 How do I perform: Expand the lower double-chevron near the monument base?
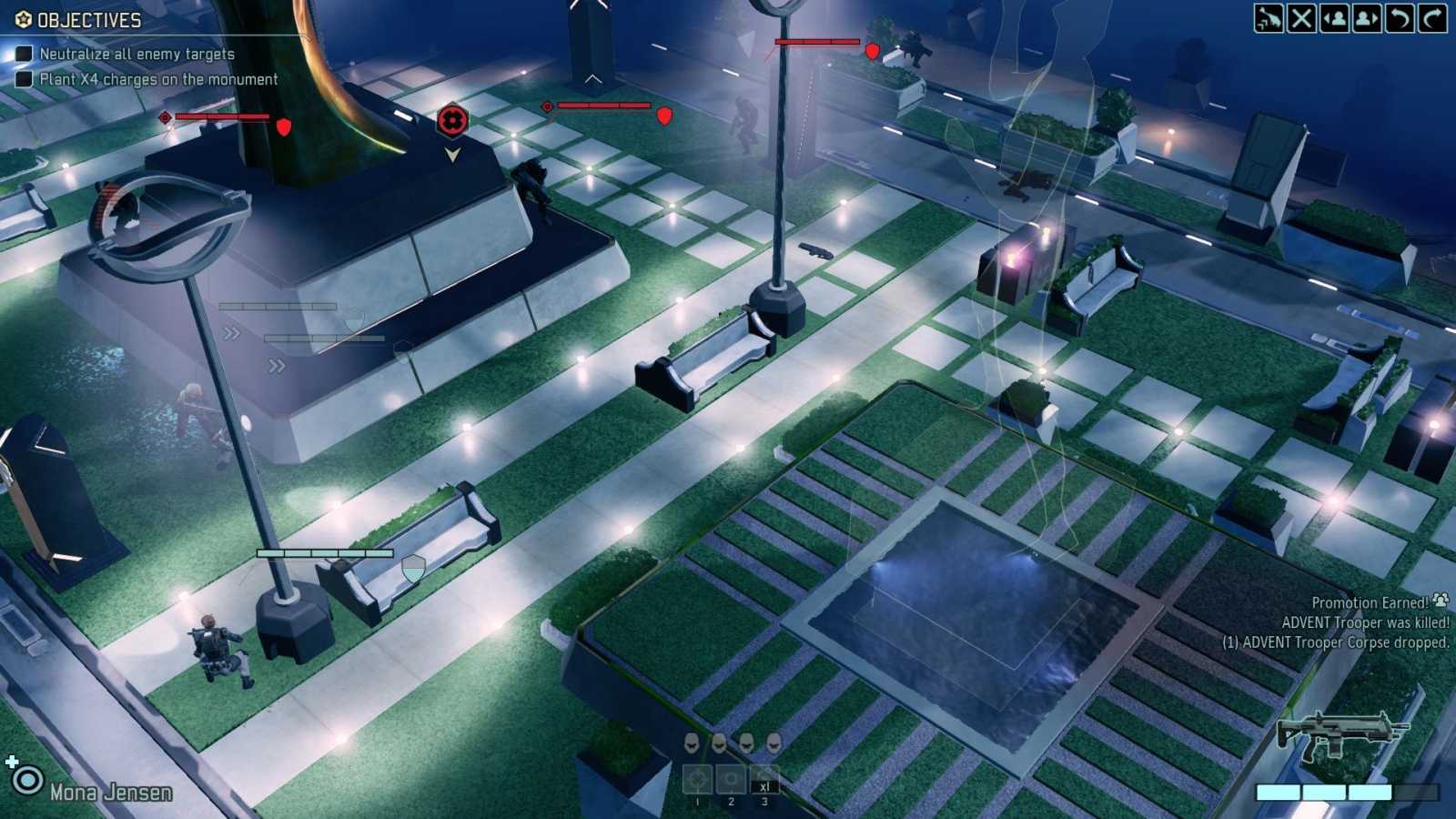tap(275, 366)
